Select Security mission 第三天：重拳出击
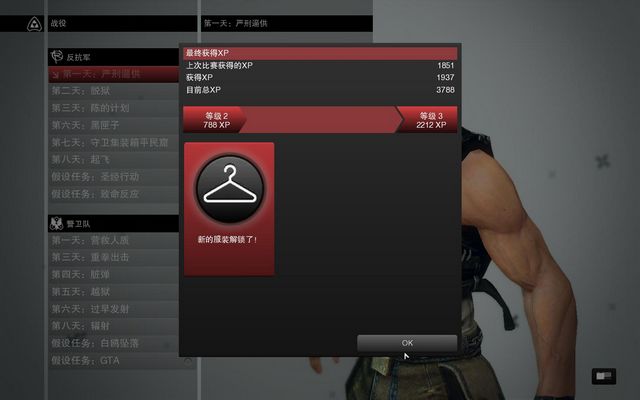This screenshot has width=640, height=400. 96,257
